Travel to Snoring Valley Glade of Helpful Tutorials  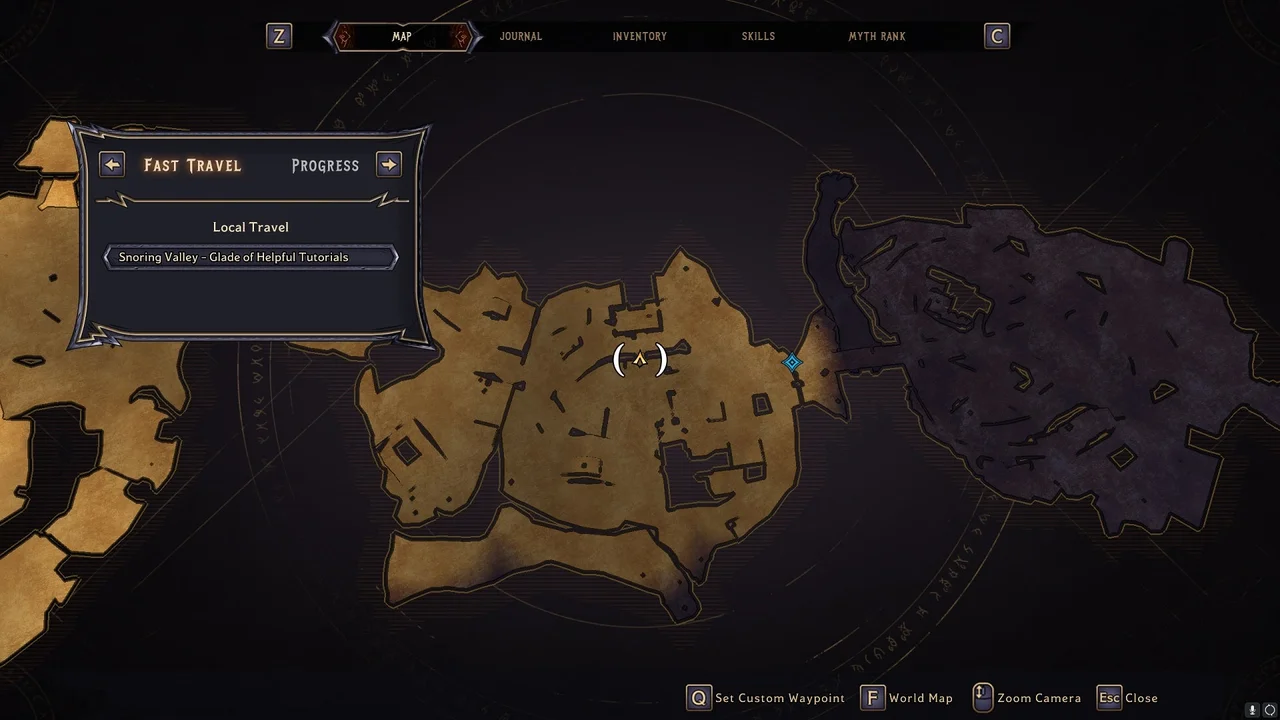tap(251, 257)
